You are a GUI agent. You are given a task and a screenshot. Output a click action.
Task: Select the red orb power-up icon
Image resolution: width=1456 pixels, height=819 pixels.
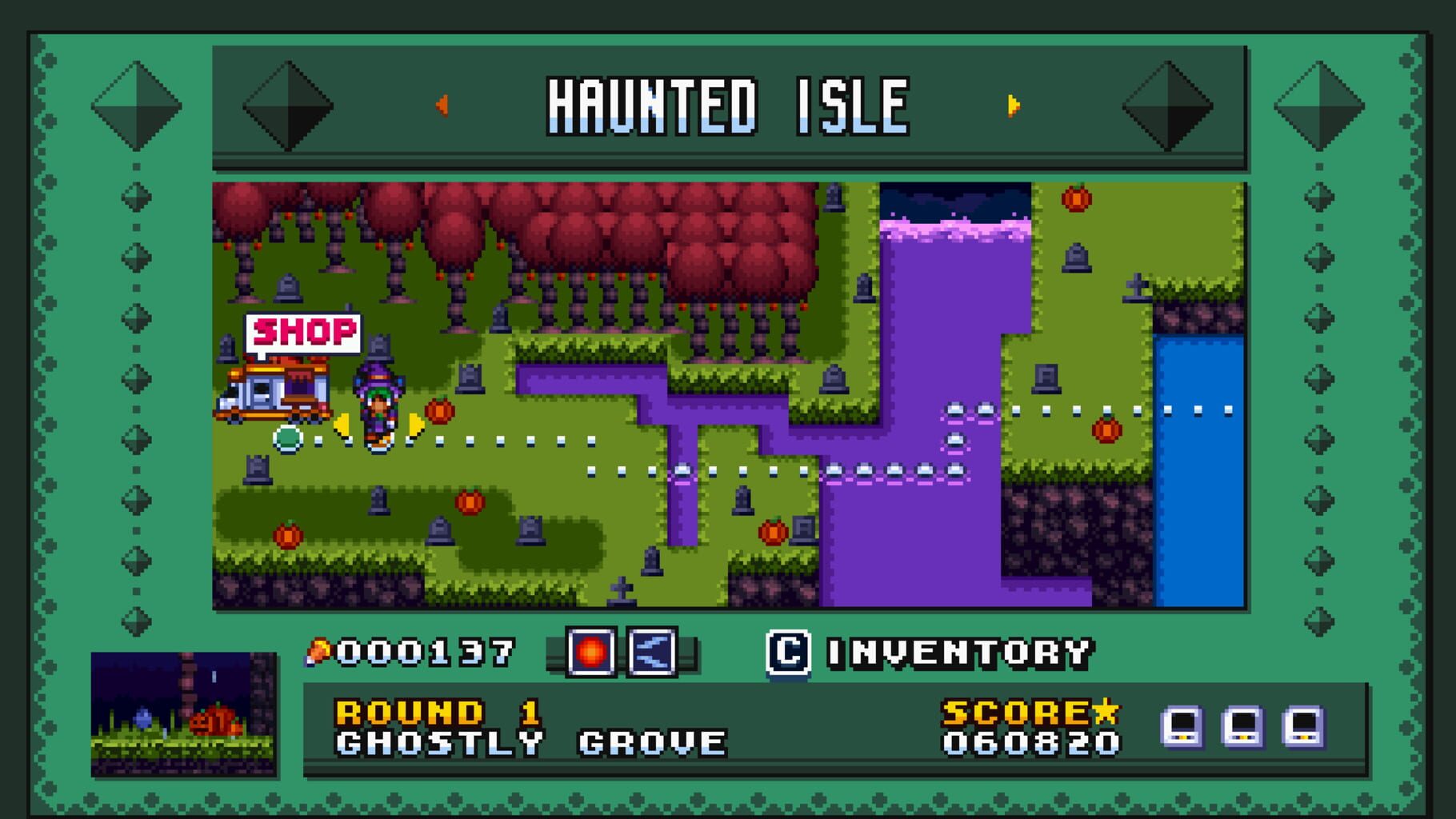coord(592,654)
